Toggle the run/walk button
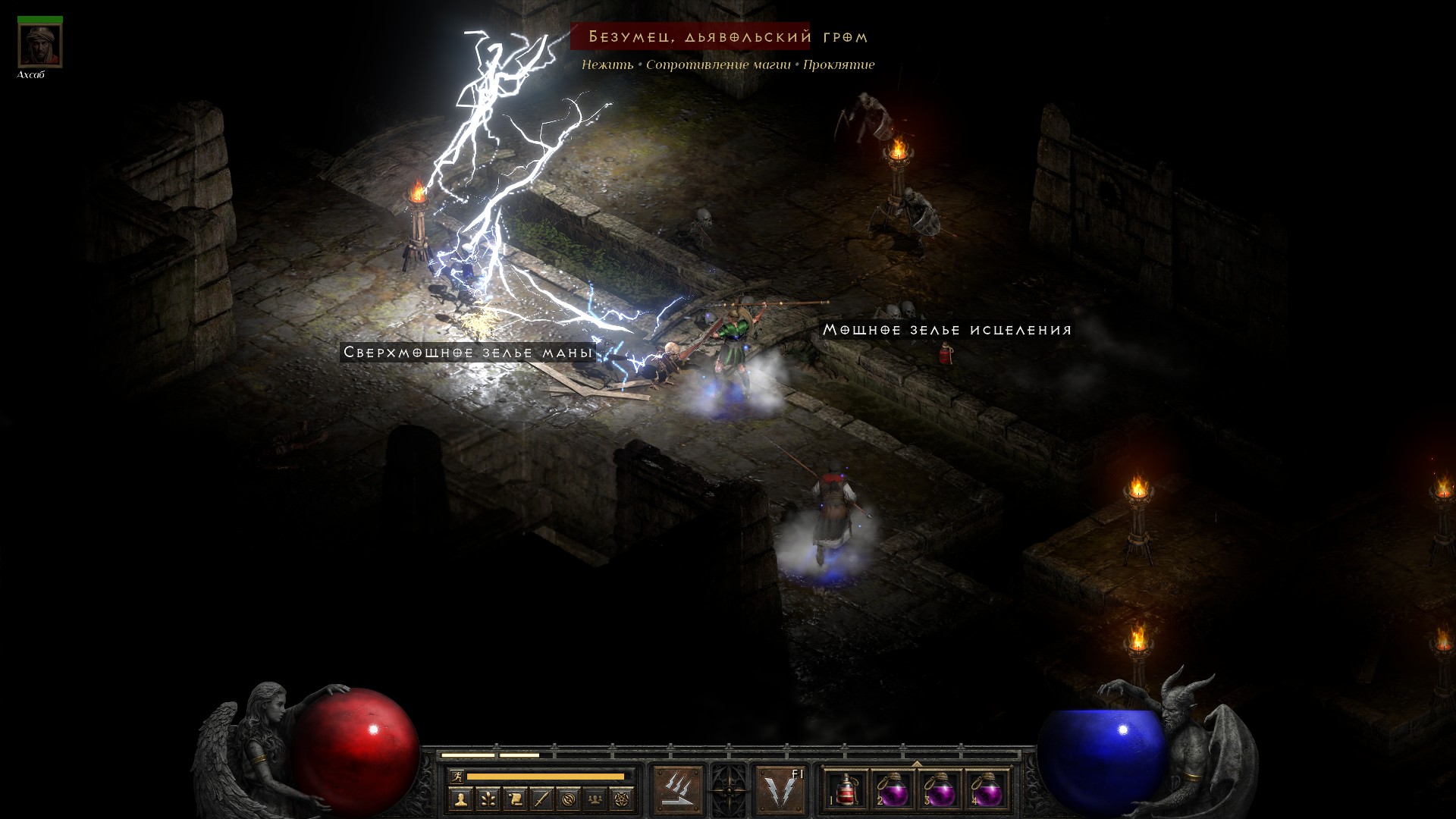Screen dimensions: 1456x819 click(457, 776)
